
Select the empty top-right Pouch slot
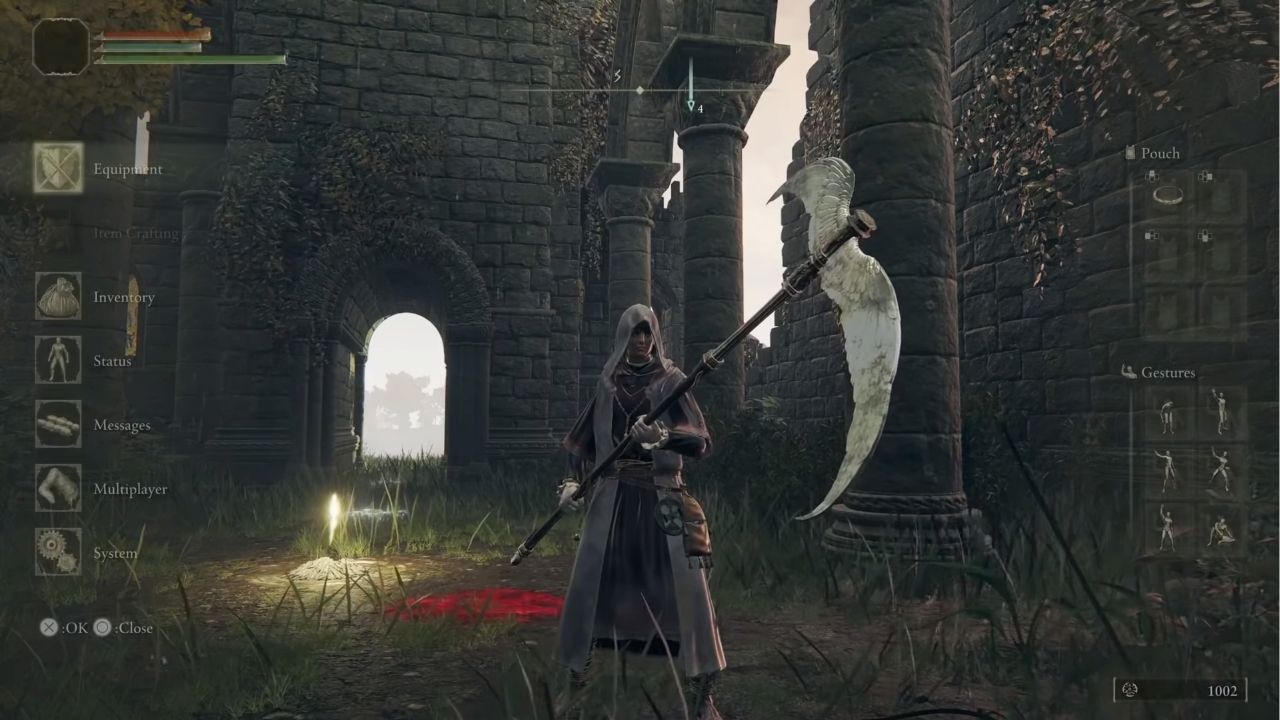pos(1221,196)
